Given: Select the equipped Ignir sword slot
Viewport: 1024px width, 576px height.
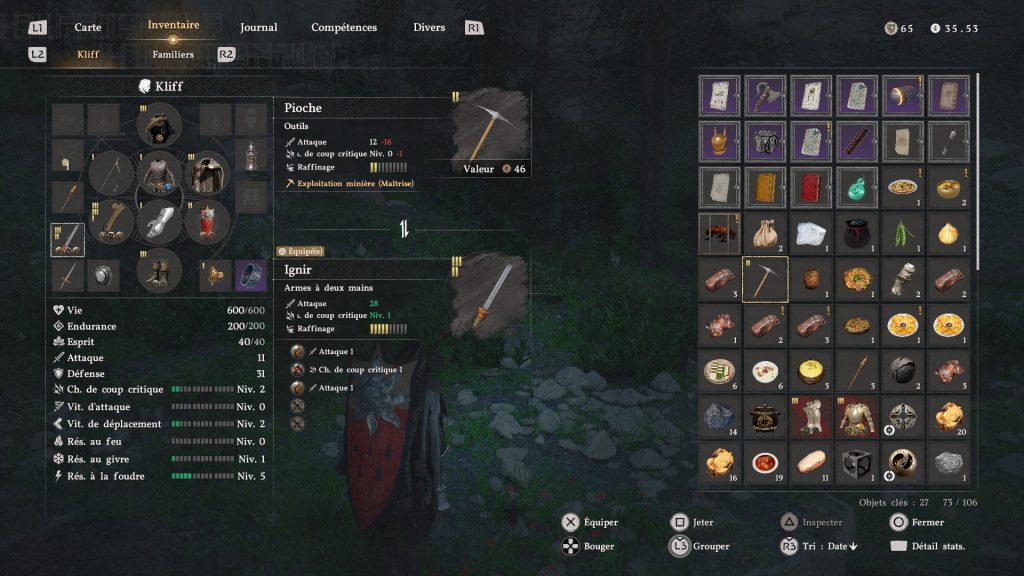Looking at the screenshot, I should [x=68, y=239].
